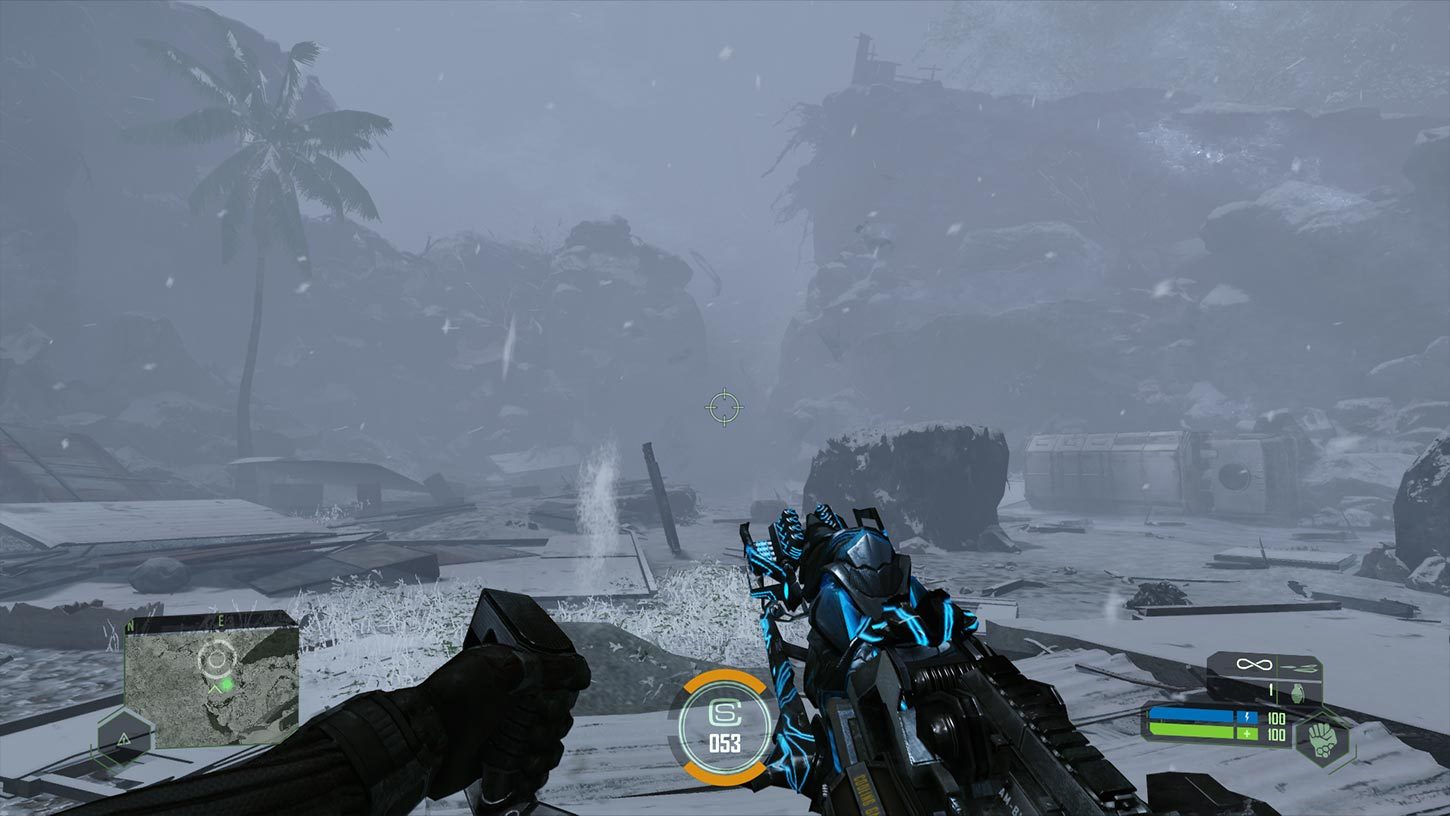Select the fist suit strength icon
Image resolution: width=1450 pixels, height=816 pixels.
click(1323, 739)
